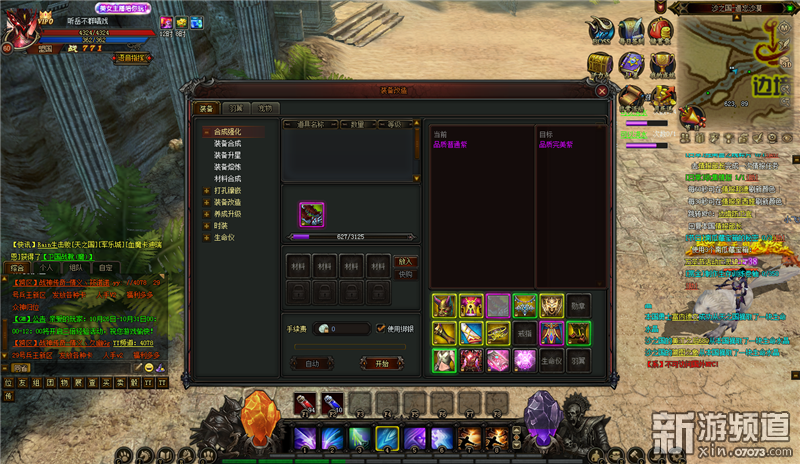Switch to the 宠物 (pet) tab
The width and height of the screenshot is (800, 464).
point(263,108)
